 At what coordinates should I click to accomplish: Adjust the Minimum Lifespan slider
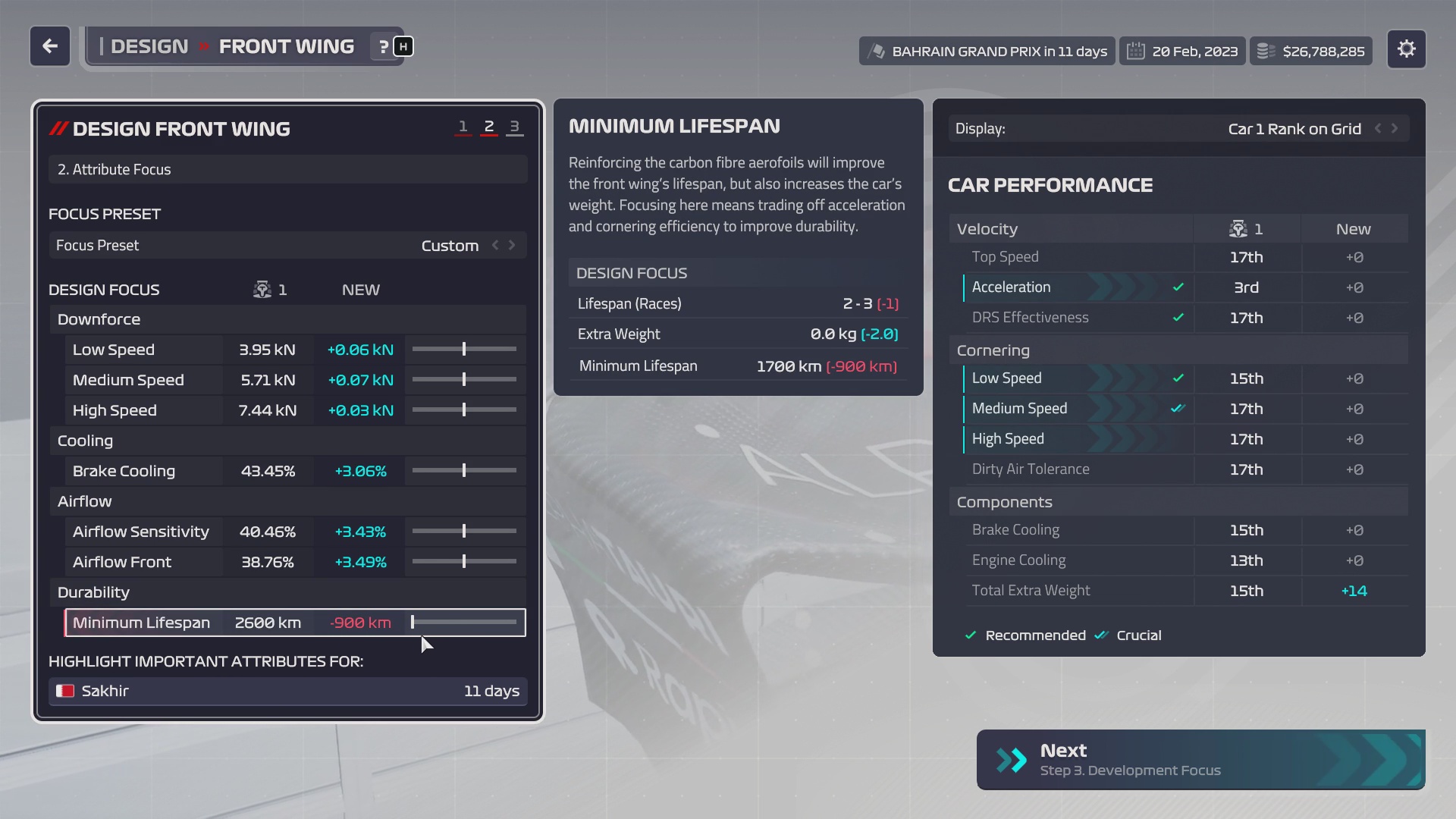413,623
